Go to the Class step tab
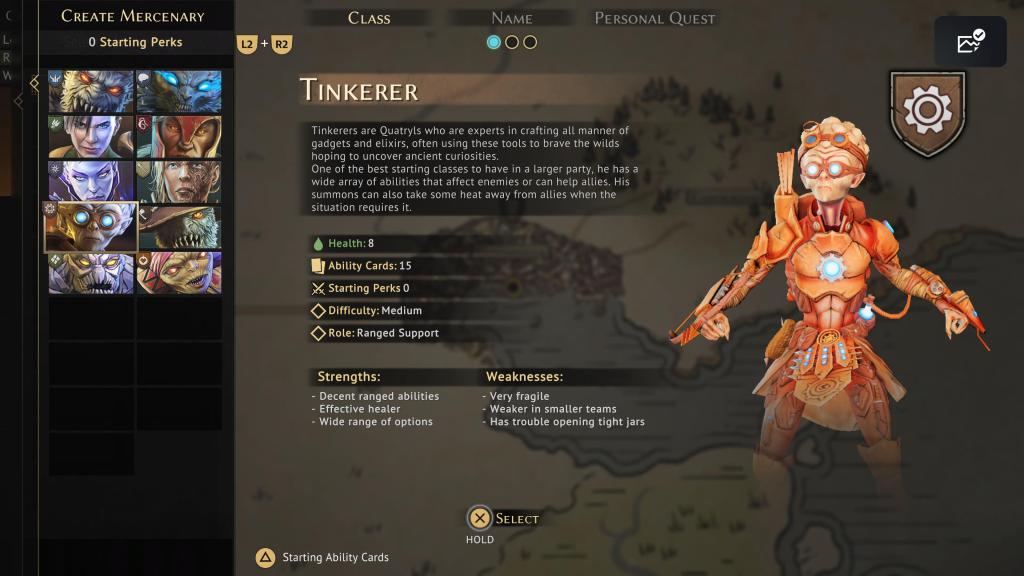The width and height of the screenshot is (1024, 576). coord(369,18)
